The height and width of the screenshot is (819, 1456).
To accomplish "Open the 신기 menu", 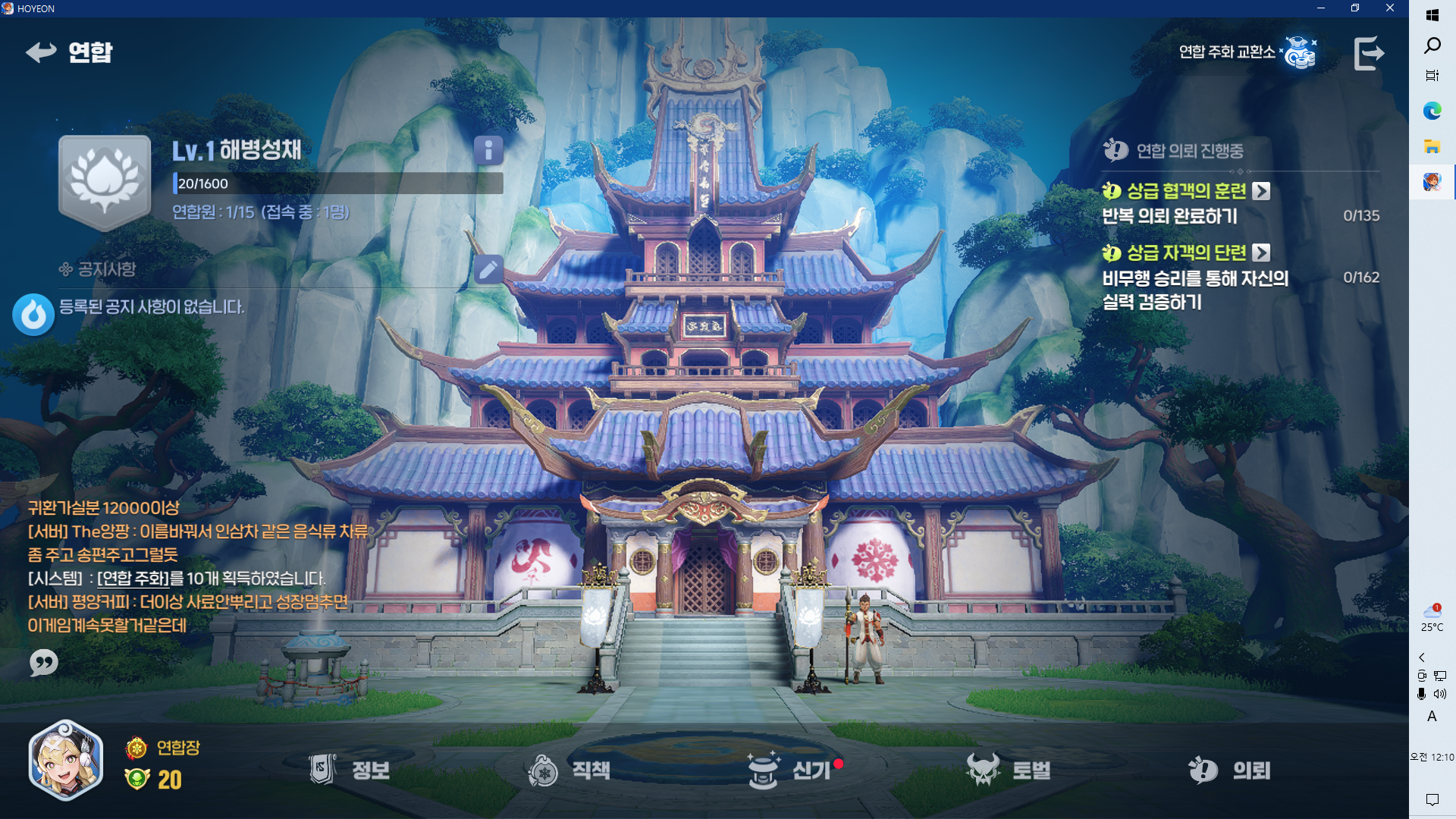I will pos(790,770).
